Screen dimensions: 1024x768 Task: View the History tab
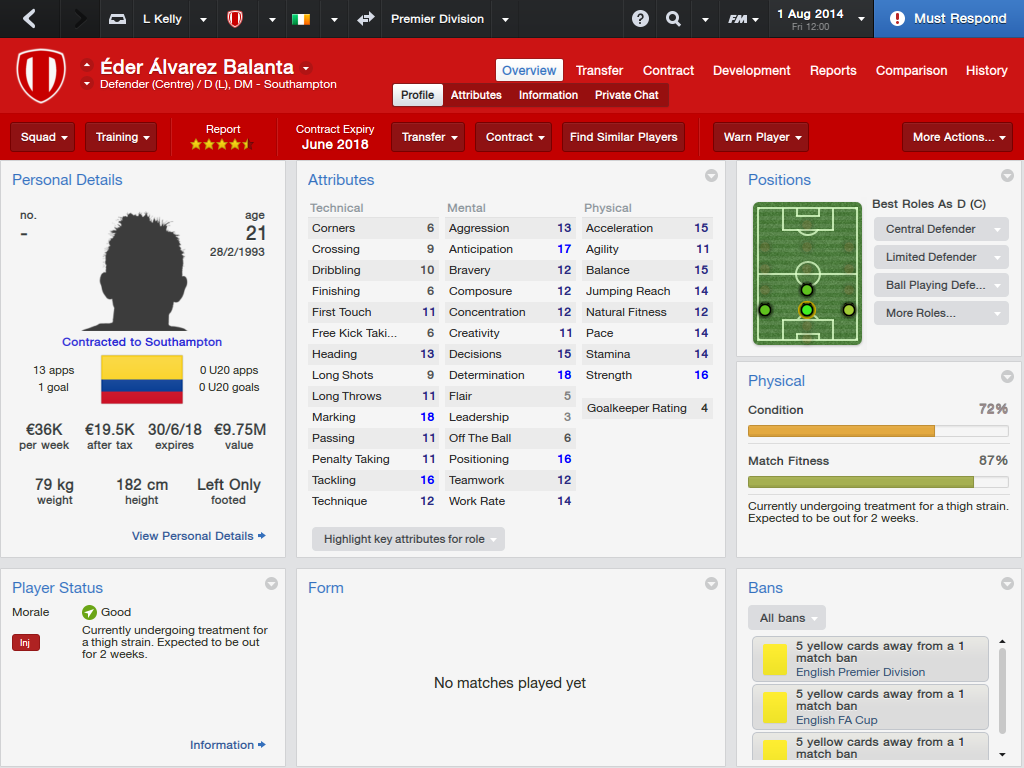986,70
